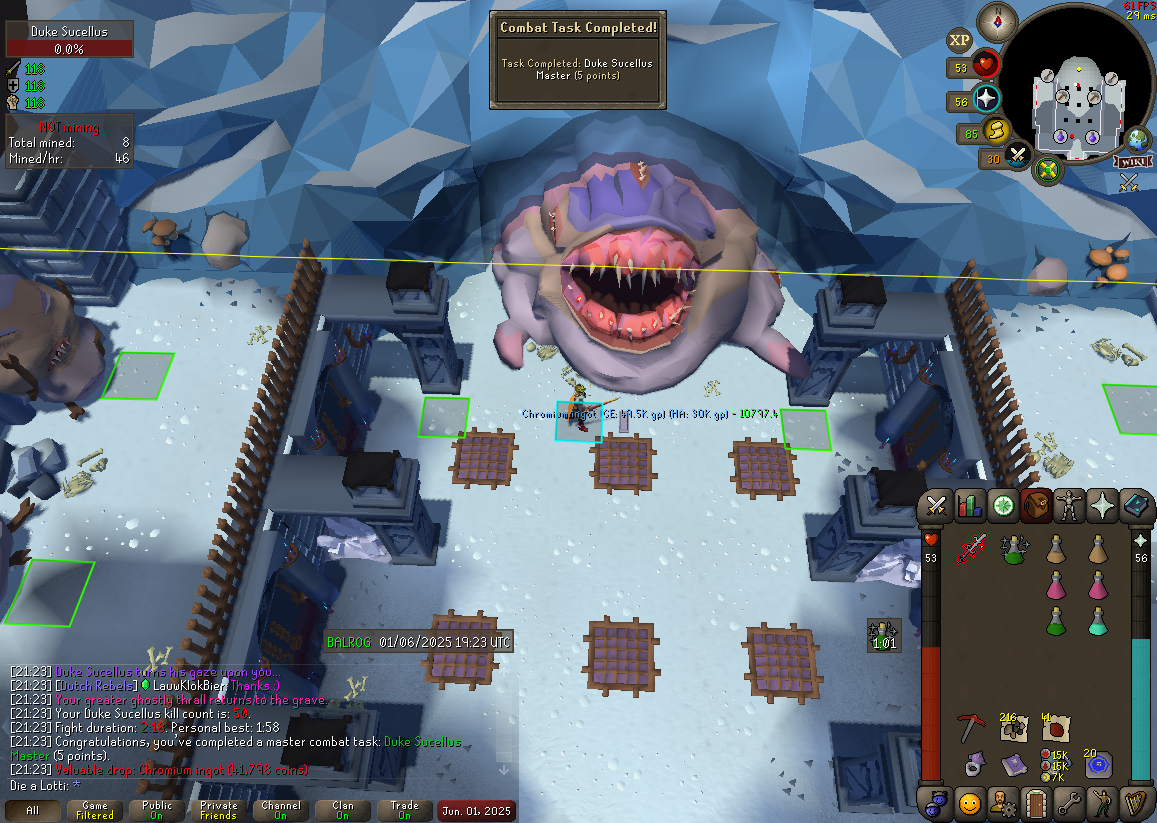
Task: Open the Combat Options tab
Action: [937, 507]
